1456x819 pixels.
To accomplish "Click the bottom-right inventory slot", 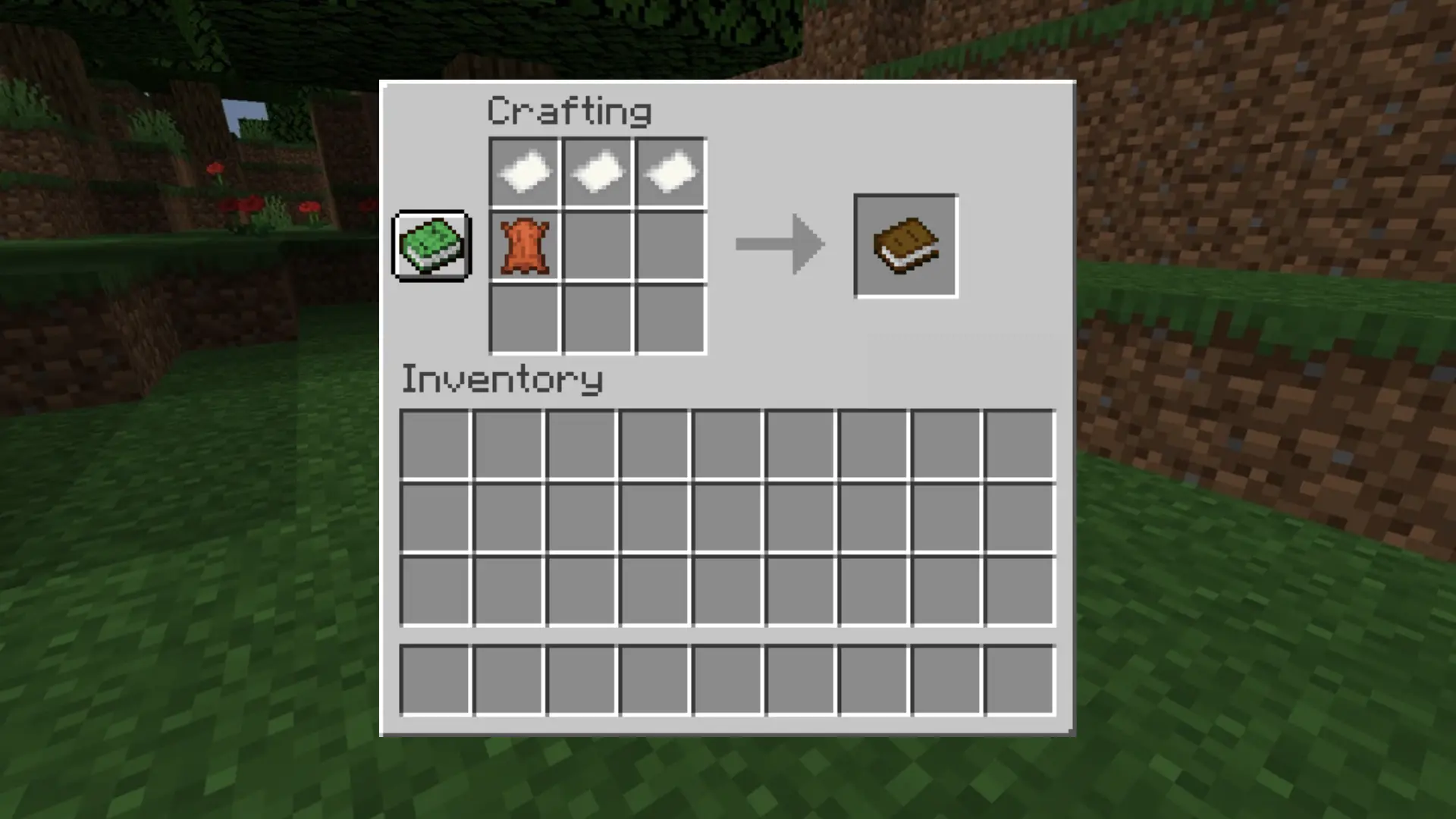I will (x=1018, y=586).
